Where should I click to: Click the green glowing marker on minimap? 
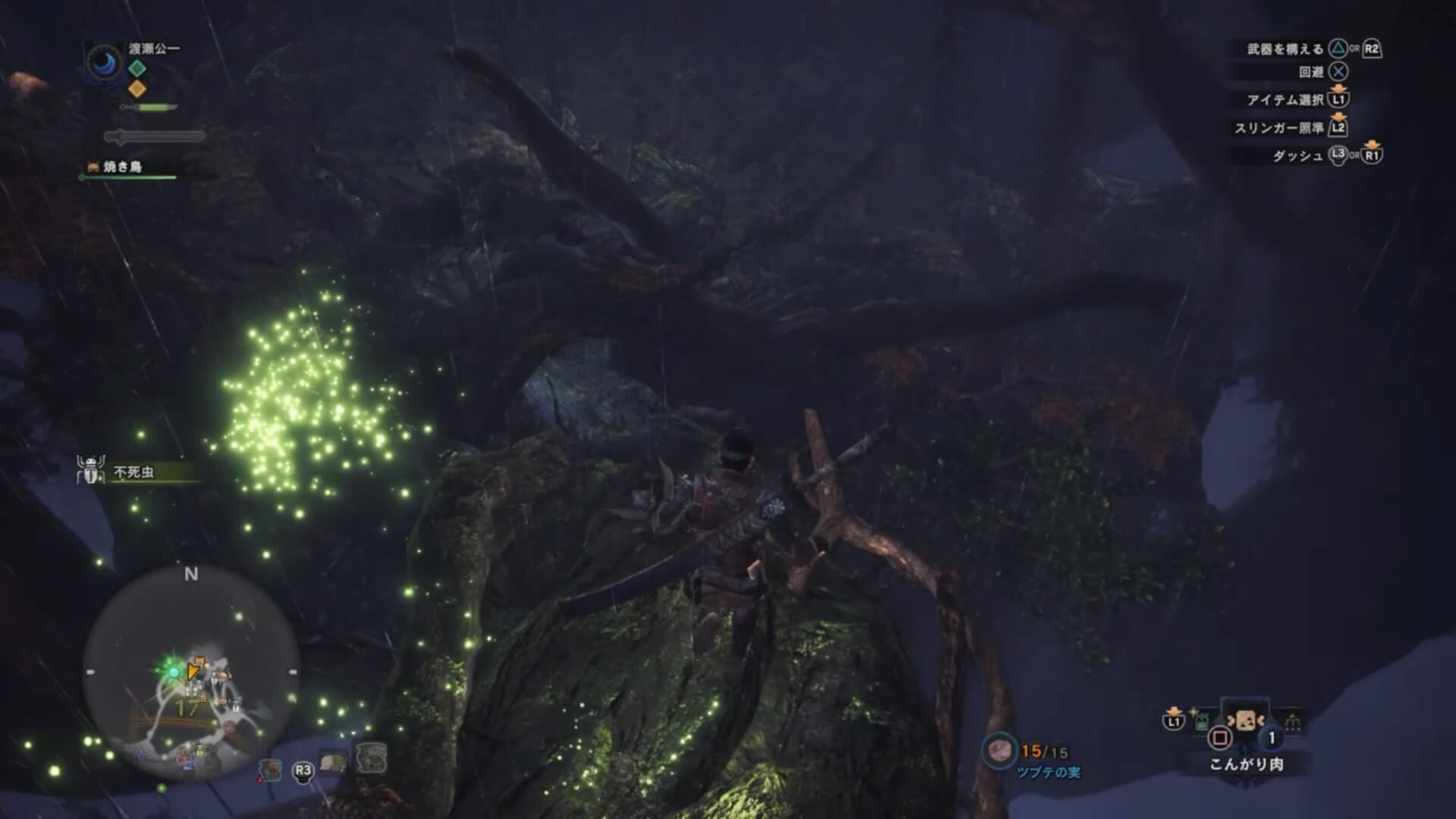(x=173, y=671)
